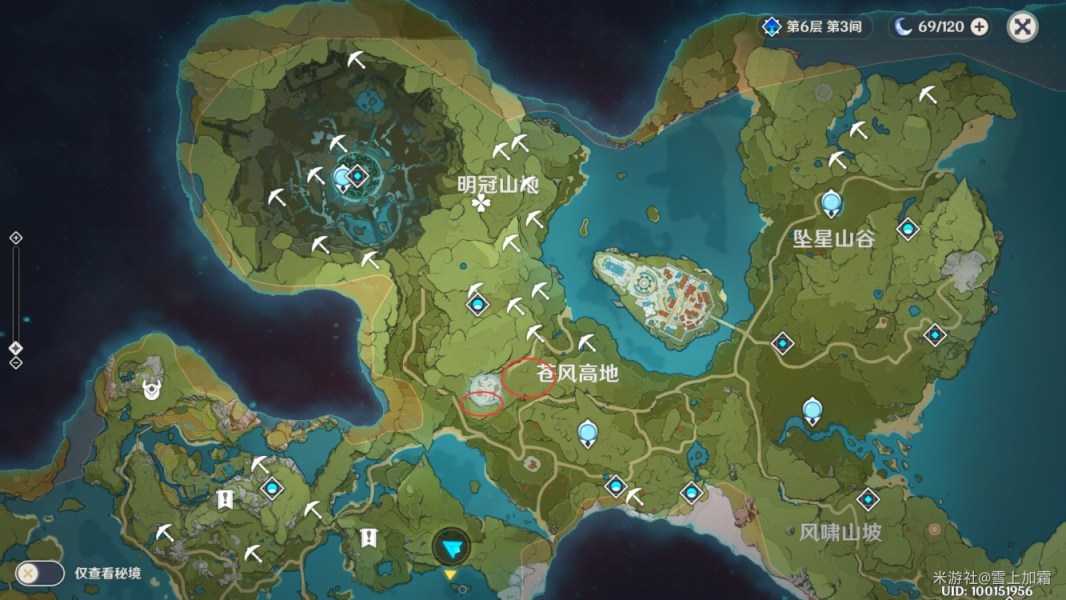Pick the pickaxe ore marker right of 坠星山谷 statue
The image size is (1066, 600).
coord(858,131)
